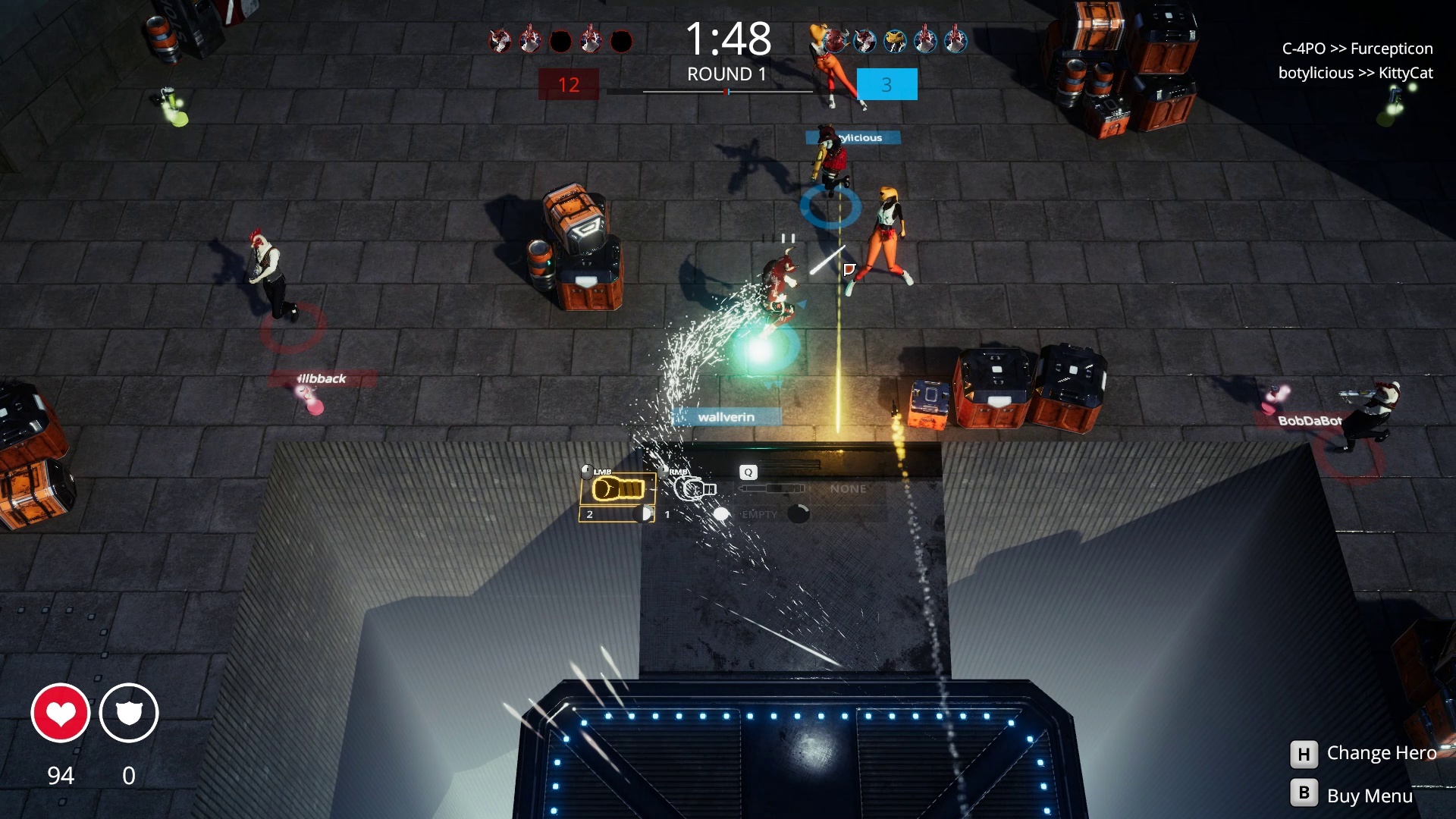Viewport: 1456px width, 819px height.
Task: Select the RMB punch weapon icon
Action: pyautogui.click(x=692, y=490)
